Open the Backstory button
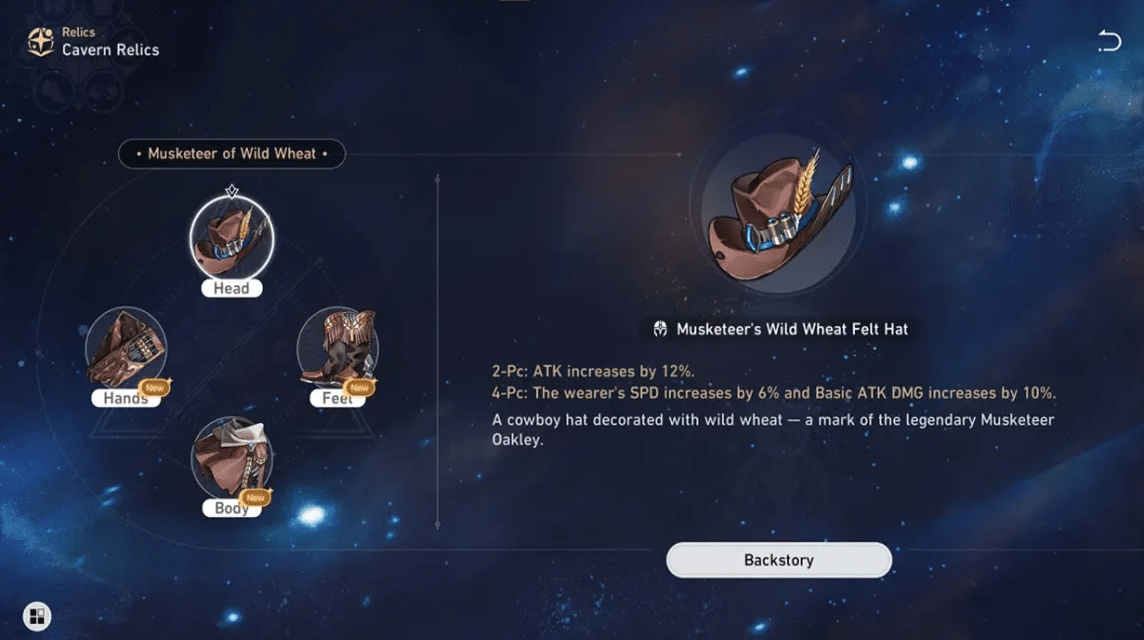1144x640 pixels. (x=778, y=560)
